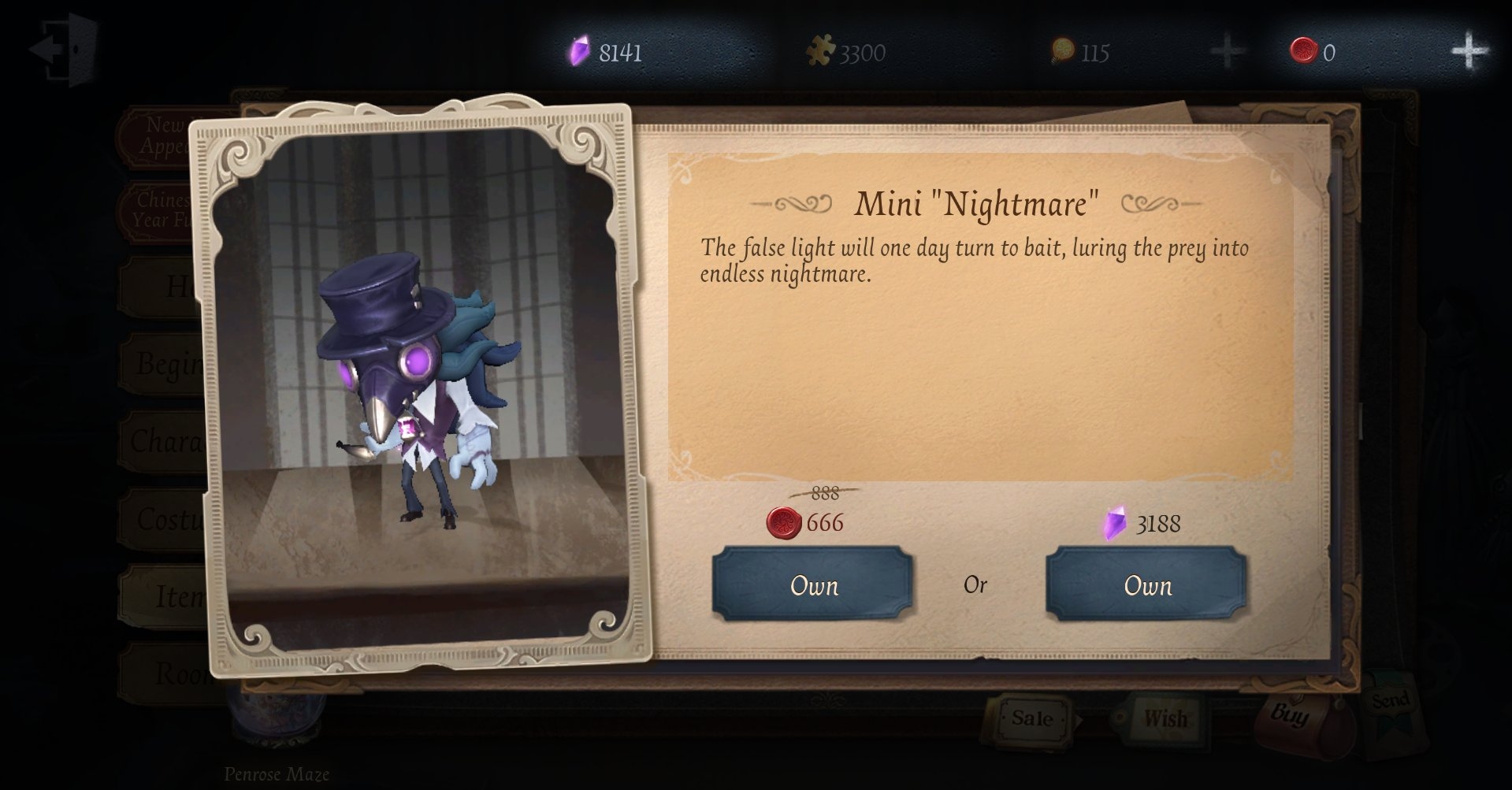Open the Wish tag
The image size is (1512, 790).
1164,718
